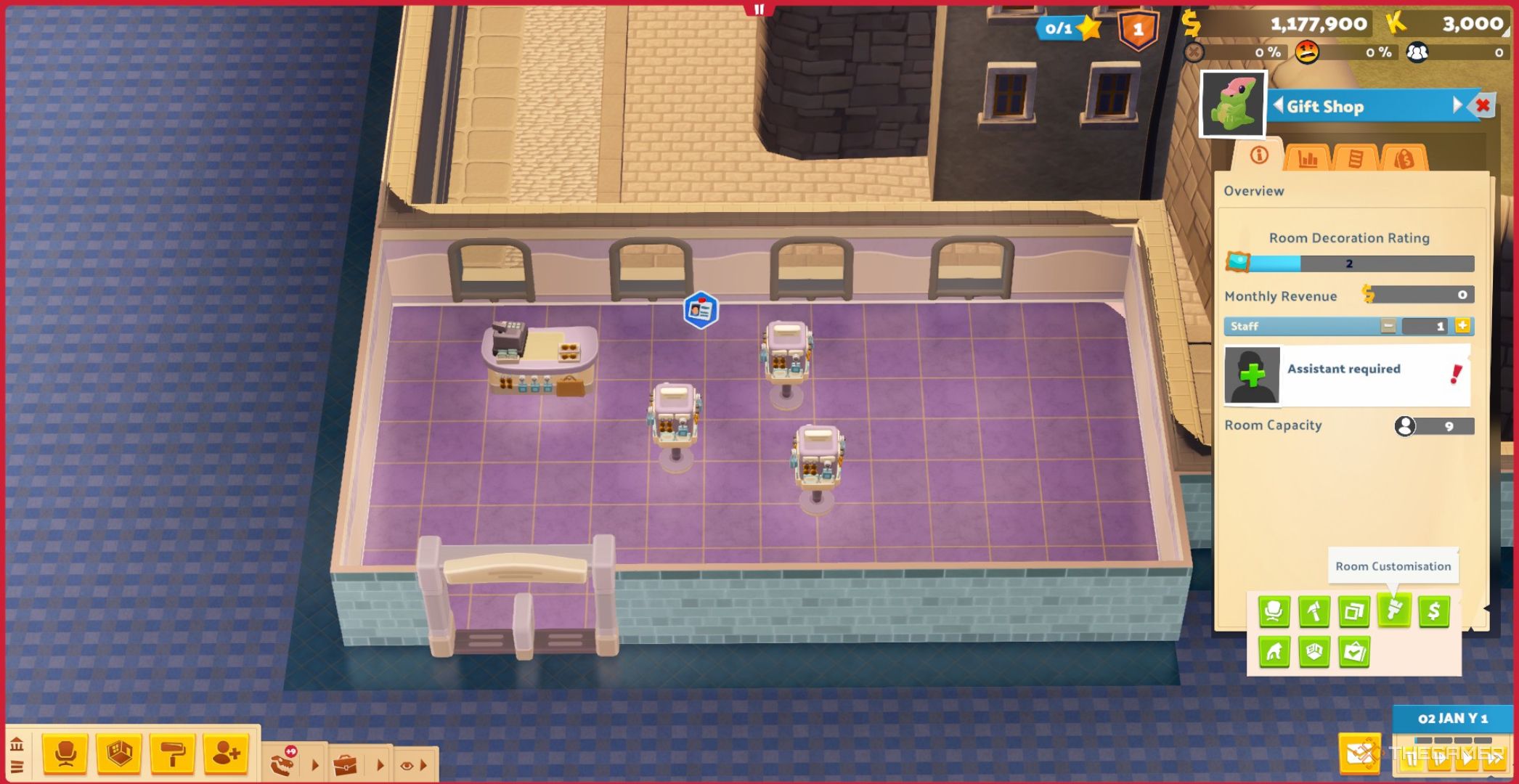Increase staff count with plus button

coord(1462,326)
